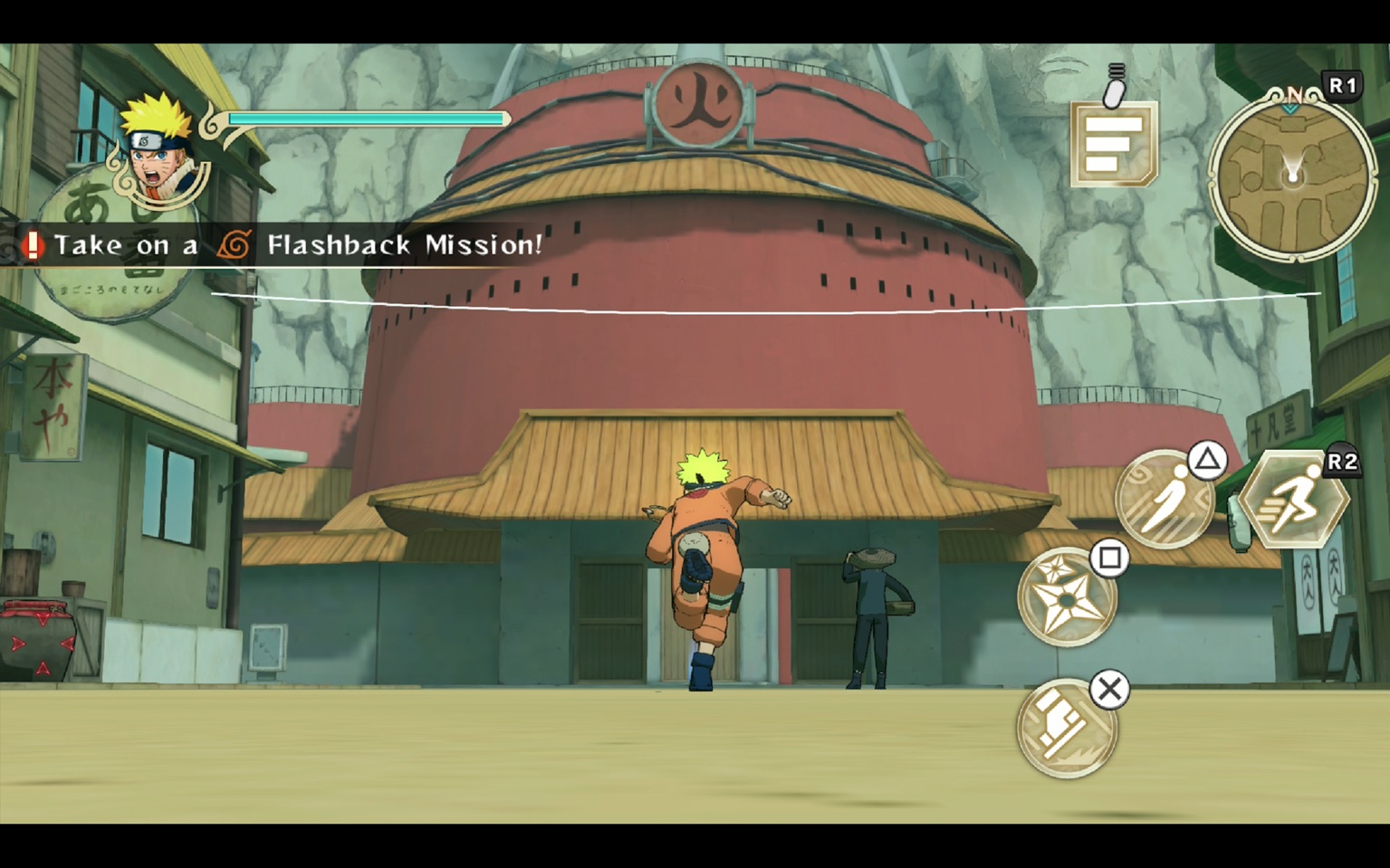Screen dimensions: 1390x868
Task: Tap the swipe gesture finger icon
Action: click(x=1115, y=86)
